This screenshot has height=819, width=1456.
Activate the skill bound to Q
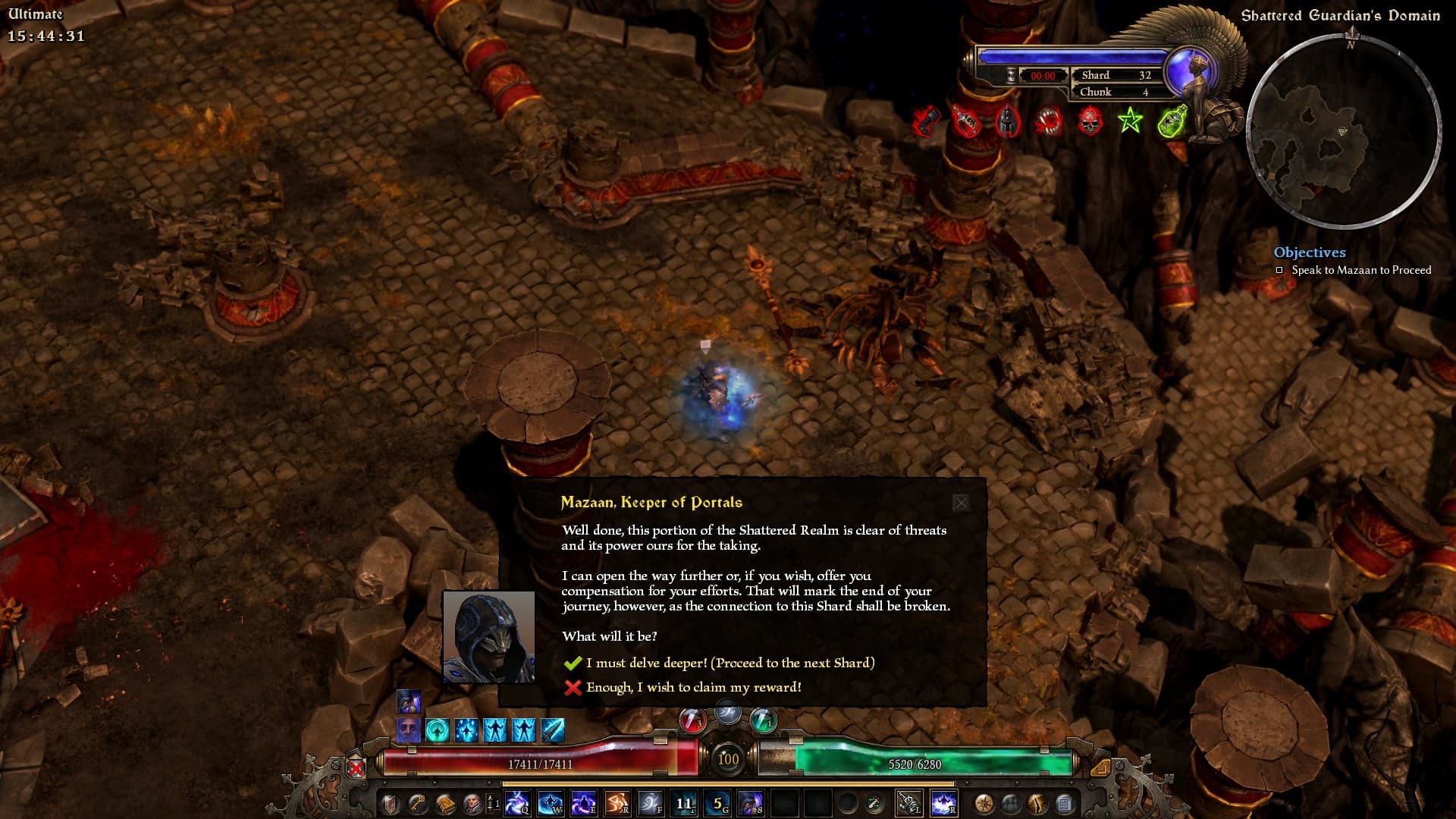click(x=517, y=803)
